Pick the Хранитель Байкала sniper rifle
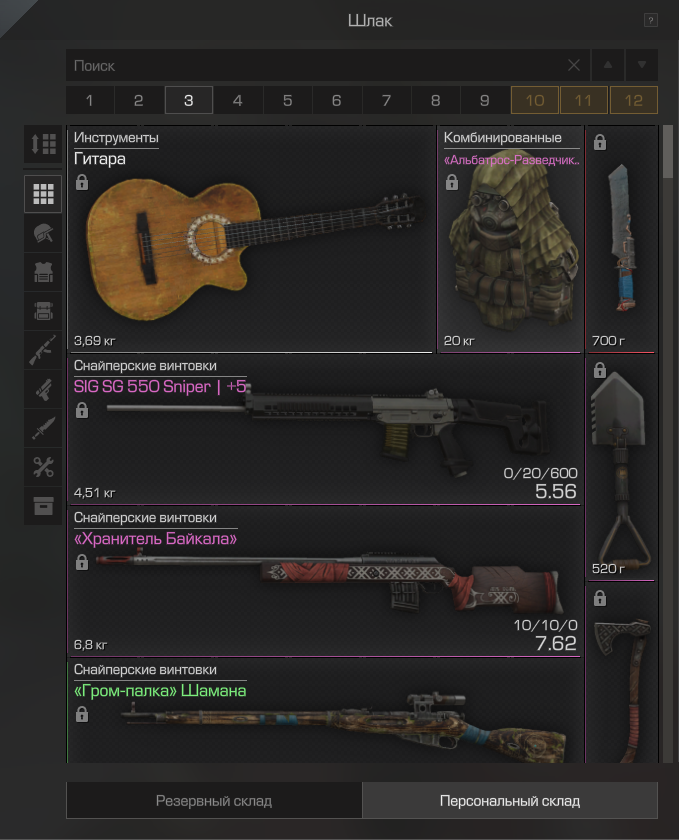679x840 pixels. coord(324,581)
